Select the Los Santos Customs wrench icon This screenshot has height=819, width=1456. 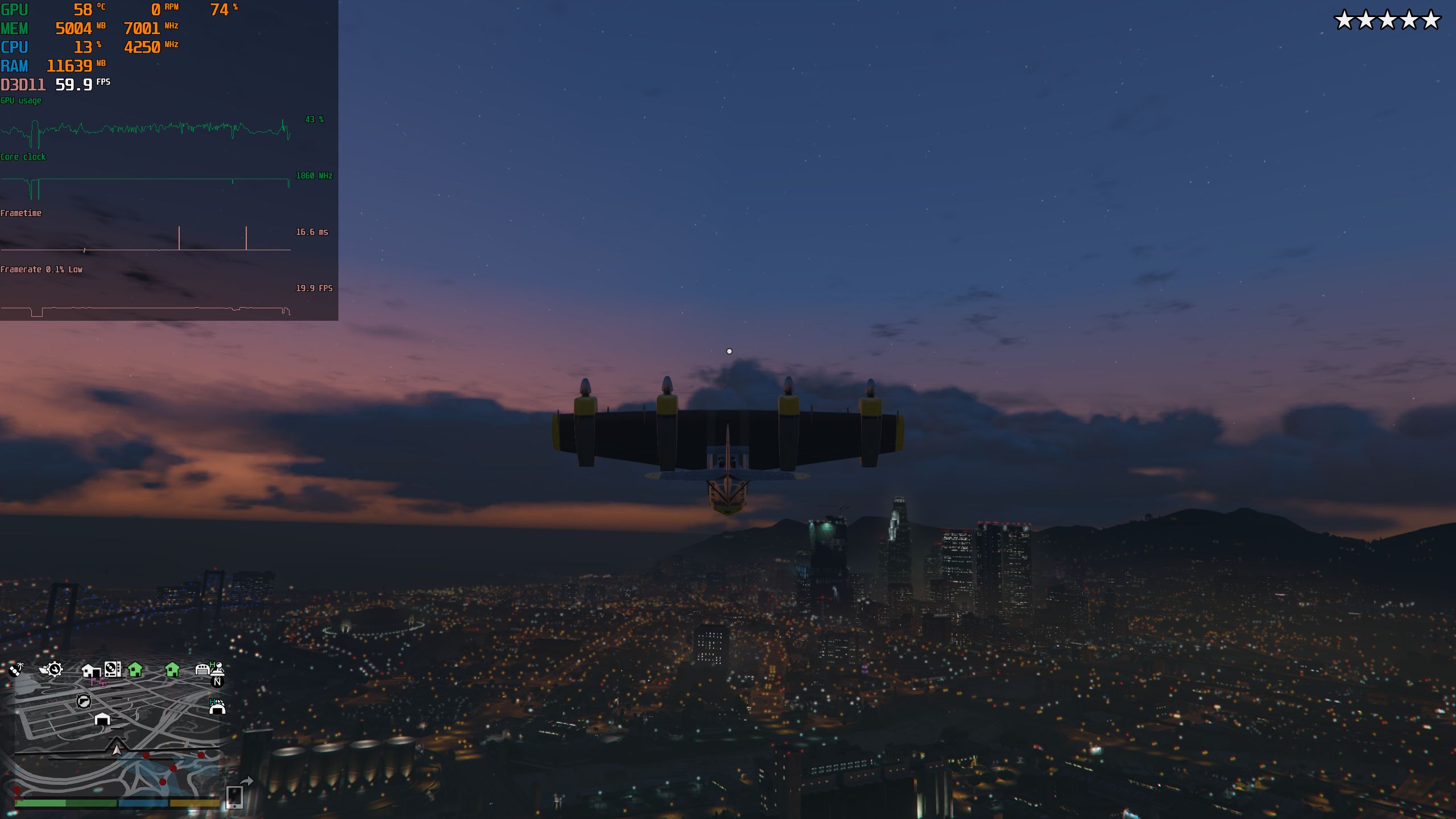pyautogui.click(x=54, y=669)
